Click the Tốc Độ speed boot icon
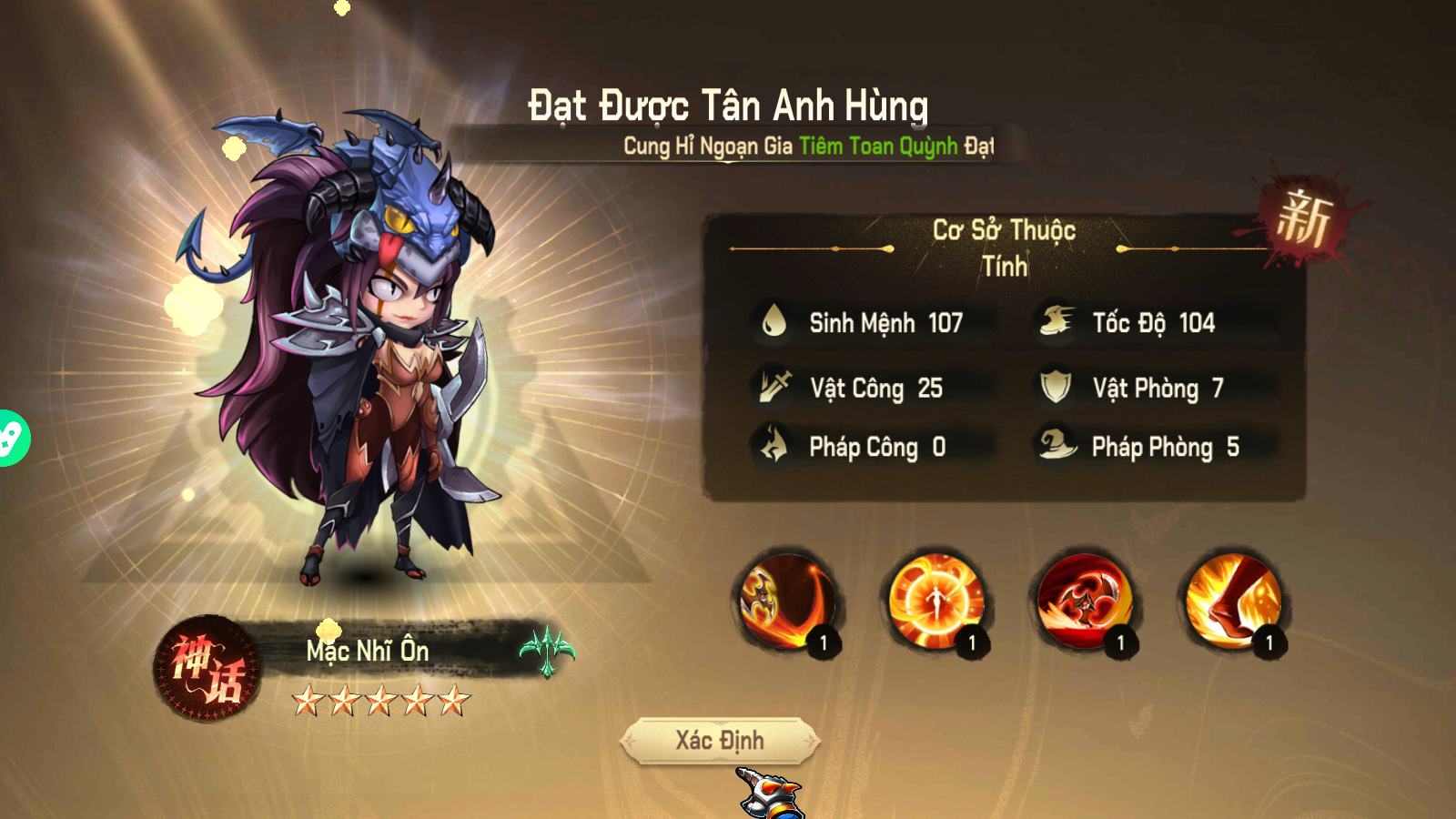The width and height of the screenshot is (1456, 819). point(1054,321)
